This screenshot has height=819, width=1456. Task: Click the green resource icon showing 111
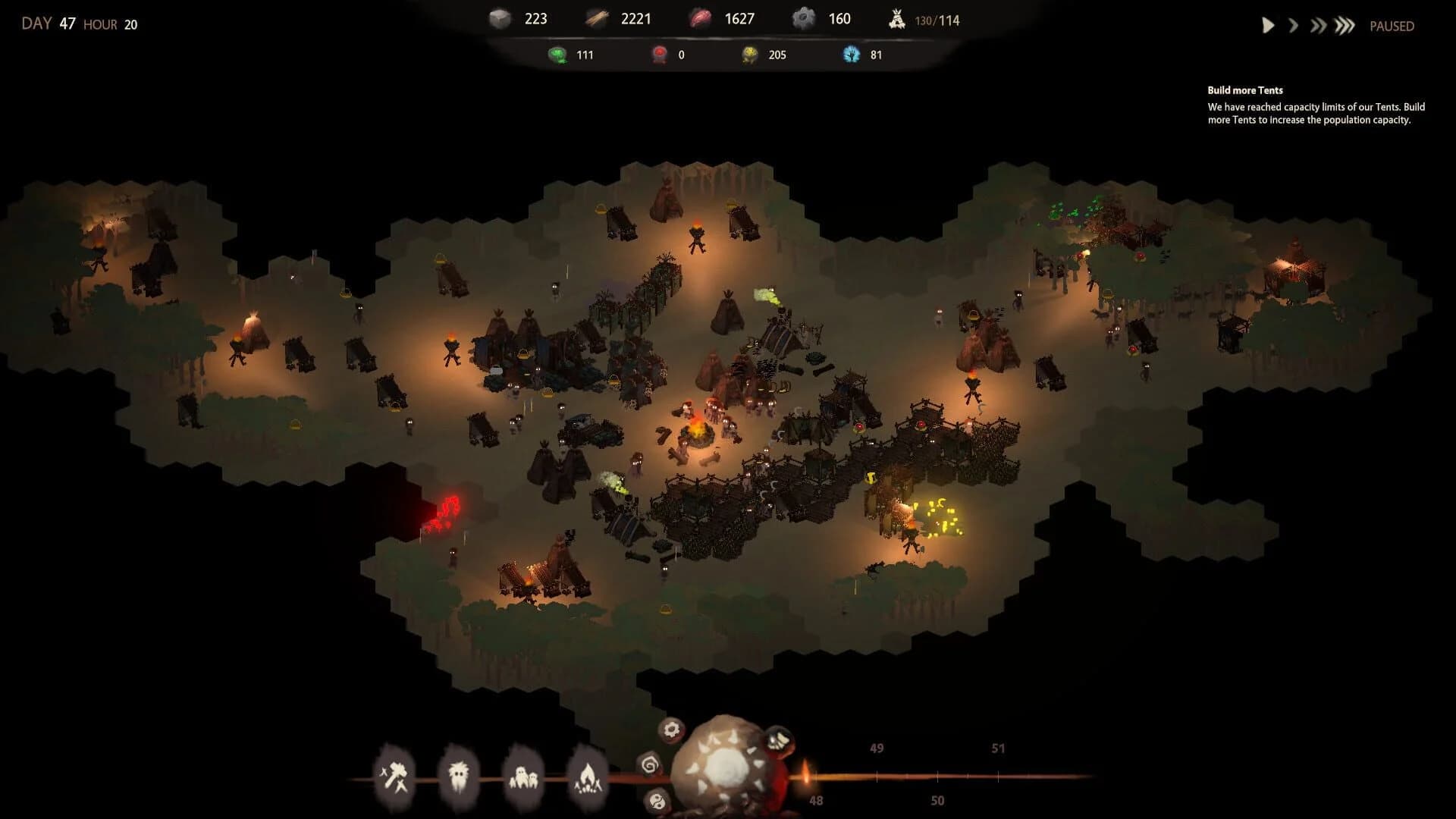[557, 54]
